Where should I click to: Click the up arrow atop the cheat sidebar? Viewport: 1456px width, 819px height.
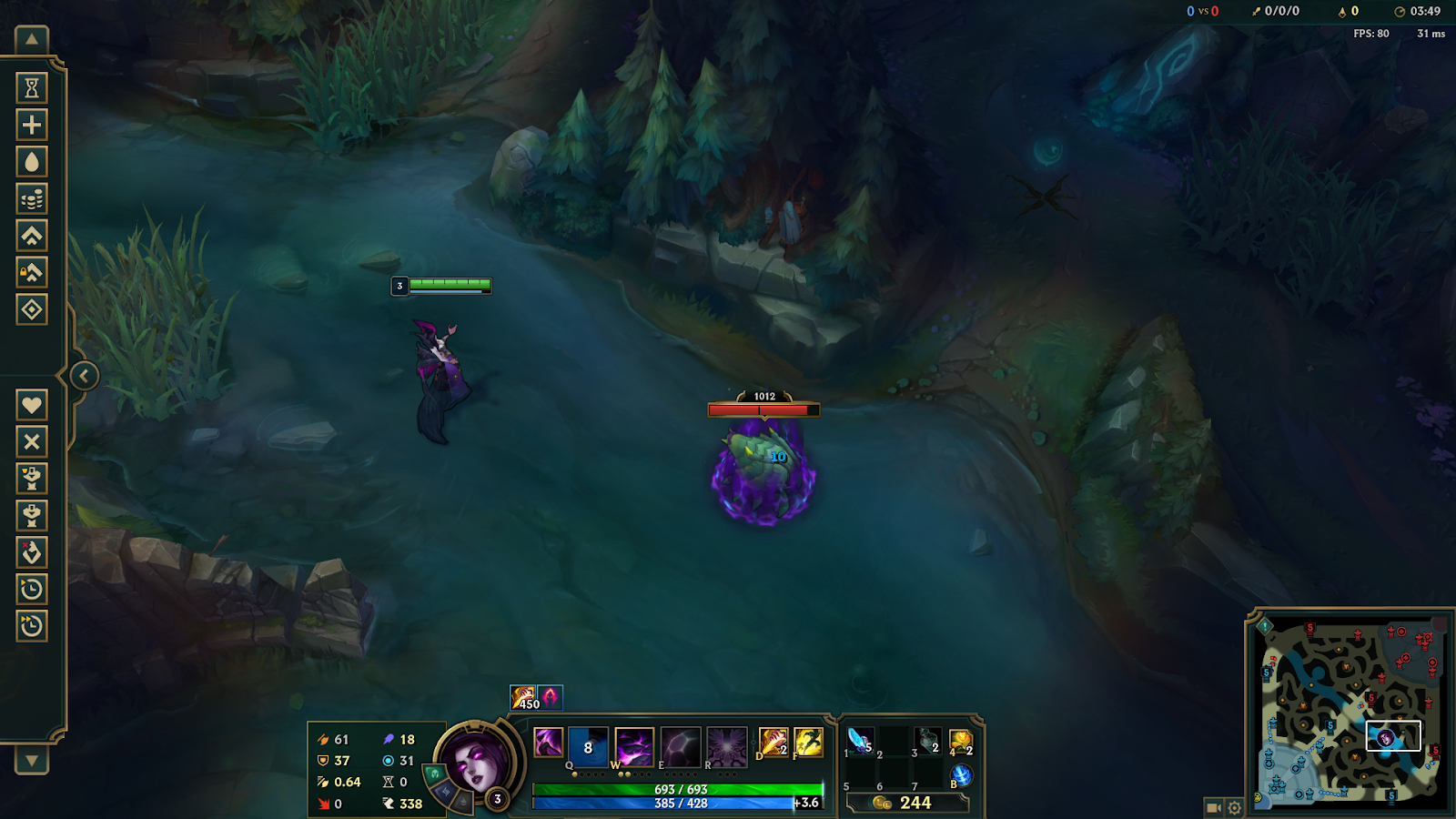[32, 38]
